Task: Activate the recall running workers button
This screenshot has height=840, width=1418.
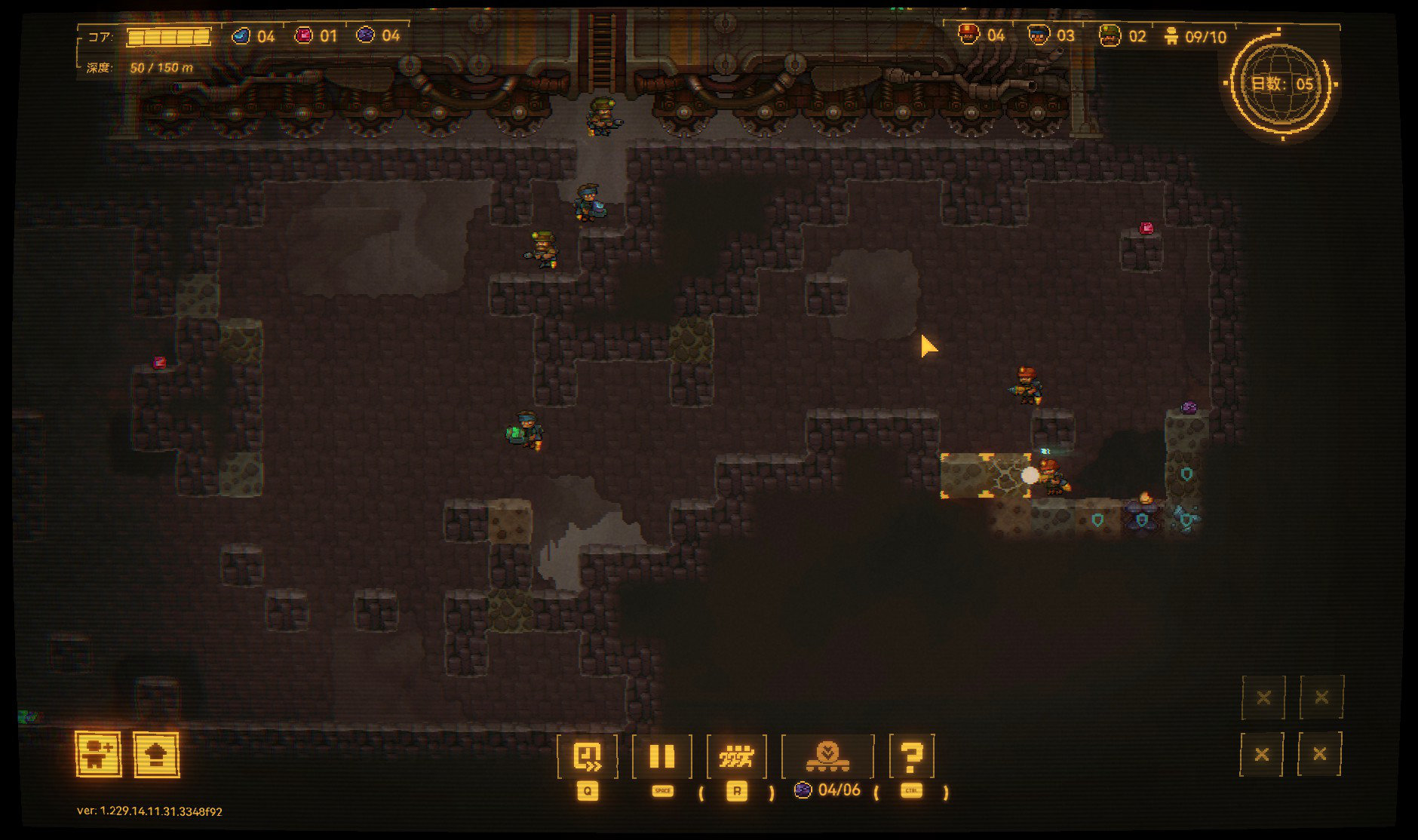Action: [x=736, y=756]
